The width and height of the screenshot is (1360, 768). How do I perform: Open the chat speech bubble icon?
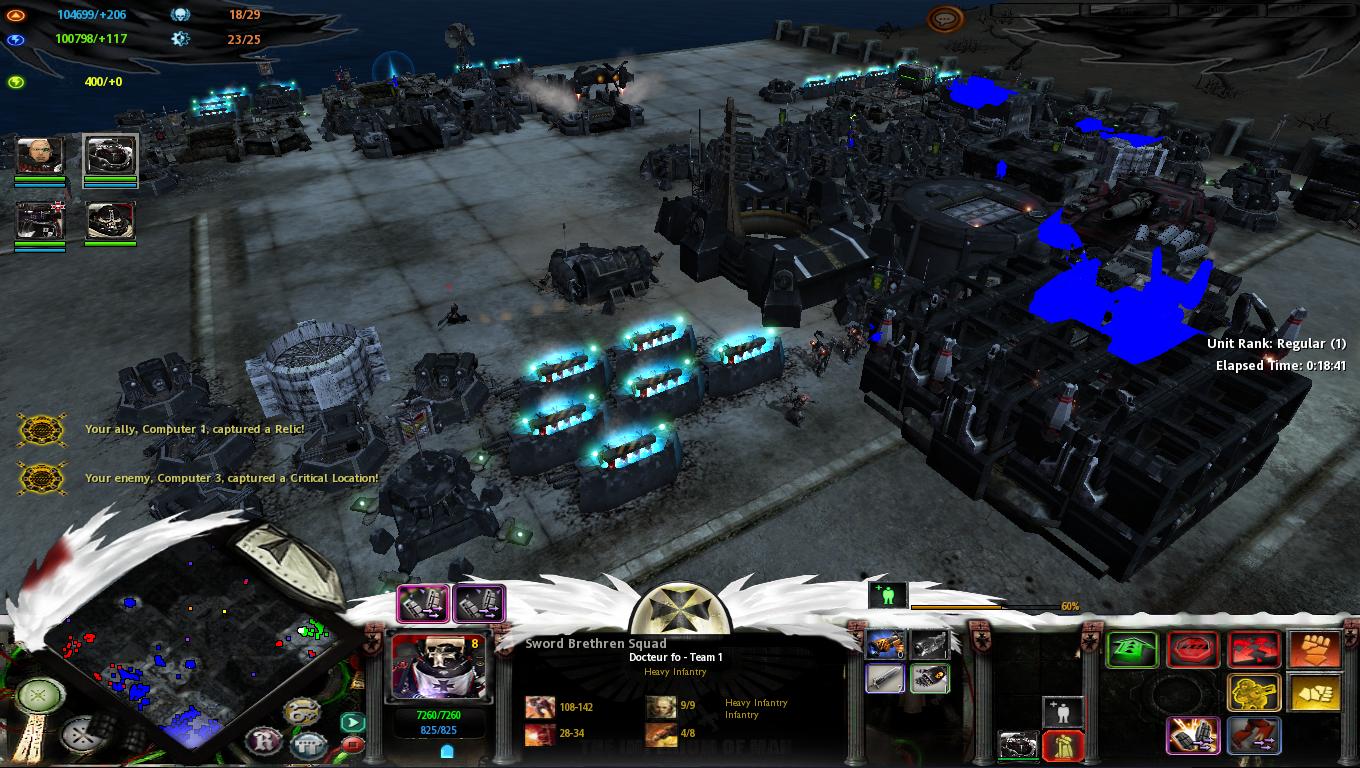click(945, 19)
